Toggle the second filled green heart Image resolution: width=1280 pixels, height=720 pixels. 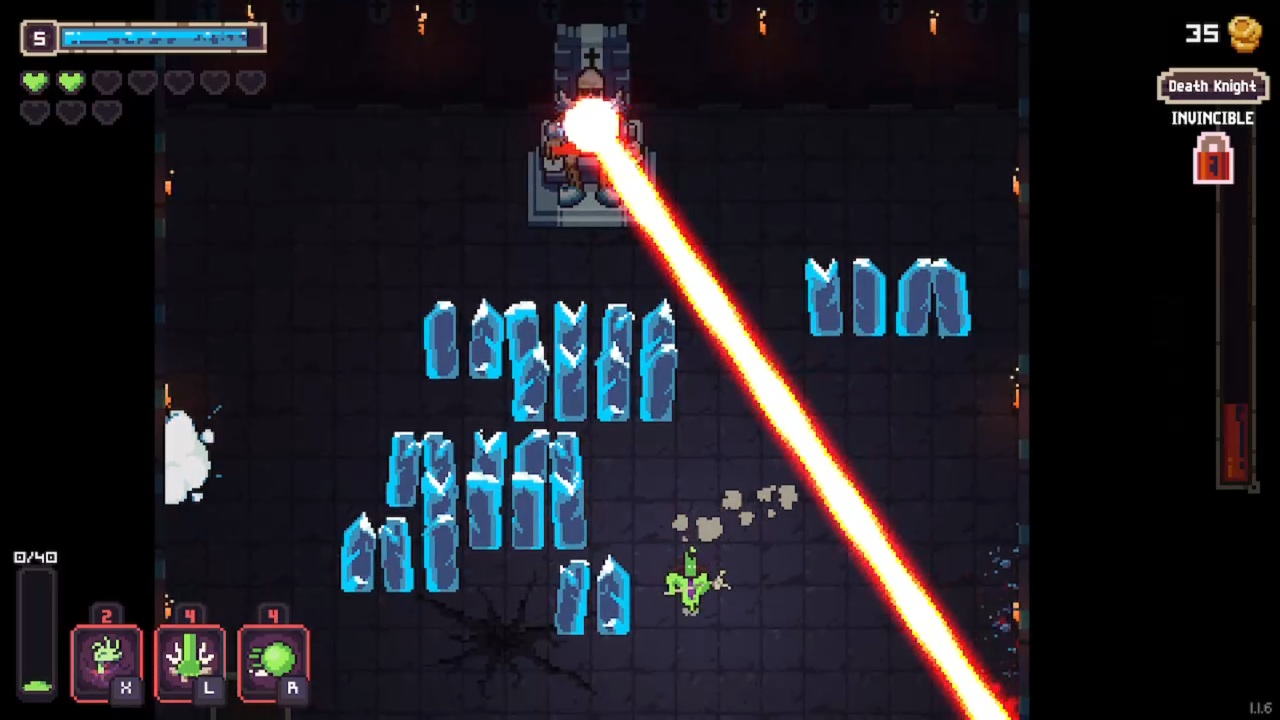(x=70, y=82)
